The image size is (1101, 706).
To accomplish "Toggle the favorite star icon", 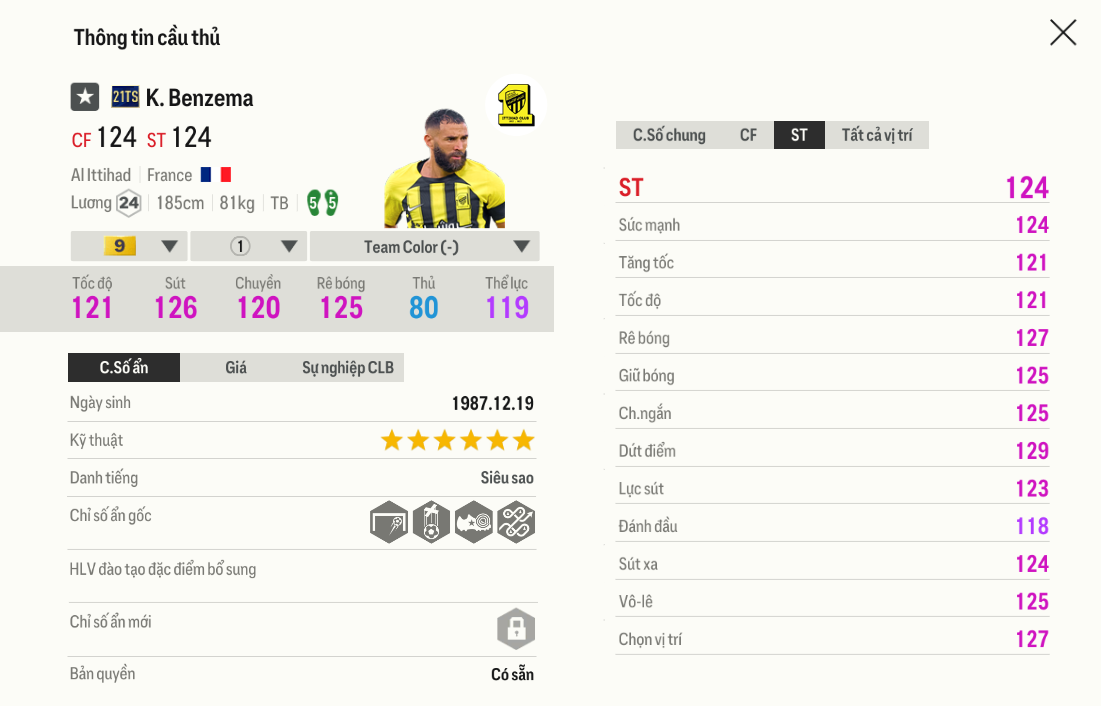I will [x=85, y=97].
